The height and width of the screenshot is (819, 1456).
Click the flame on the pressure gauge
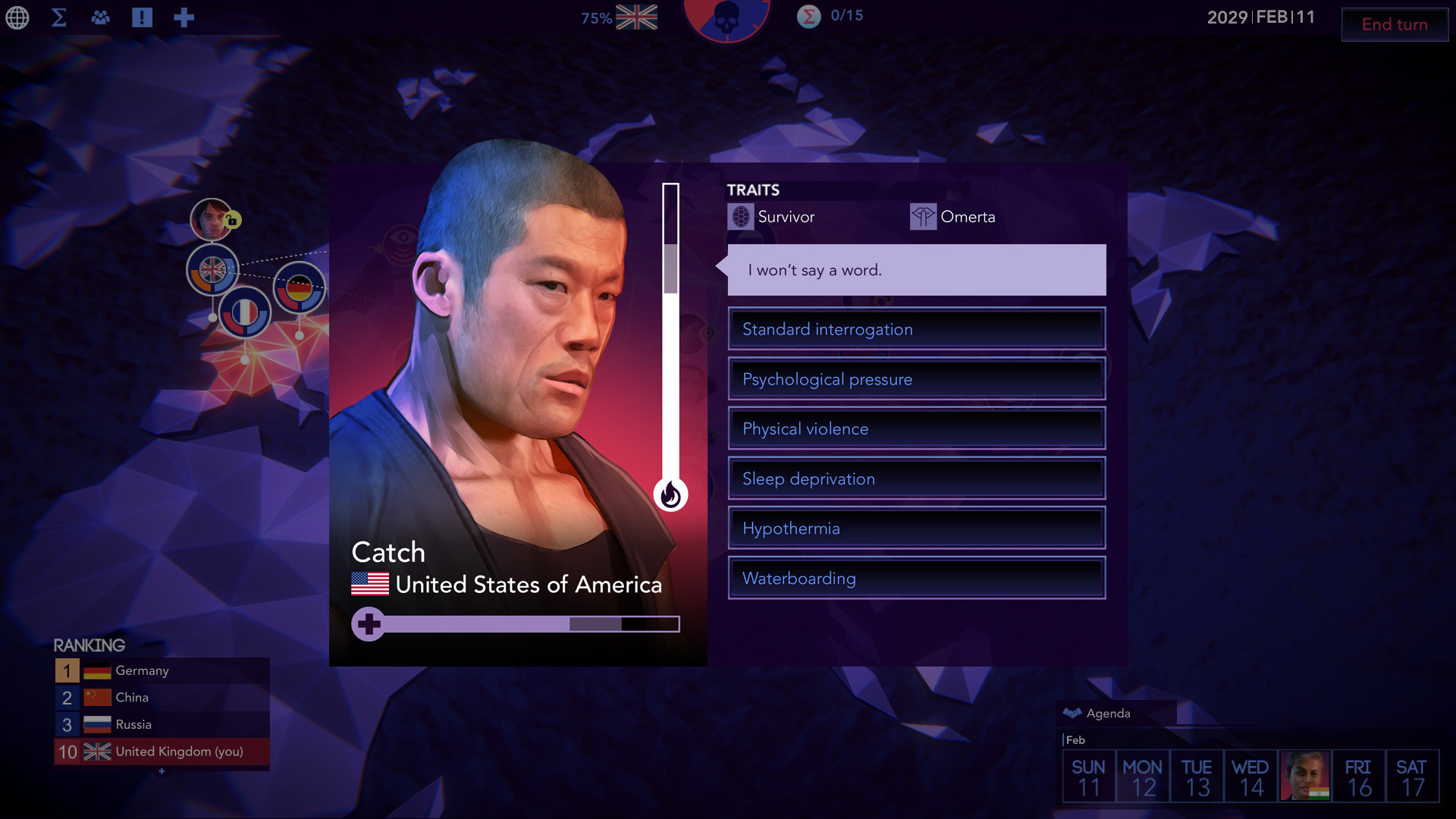tap(670, 495)
